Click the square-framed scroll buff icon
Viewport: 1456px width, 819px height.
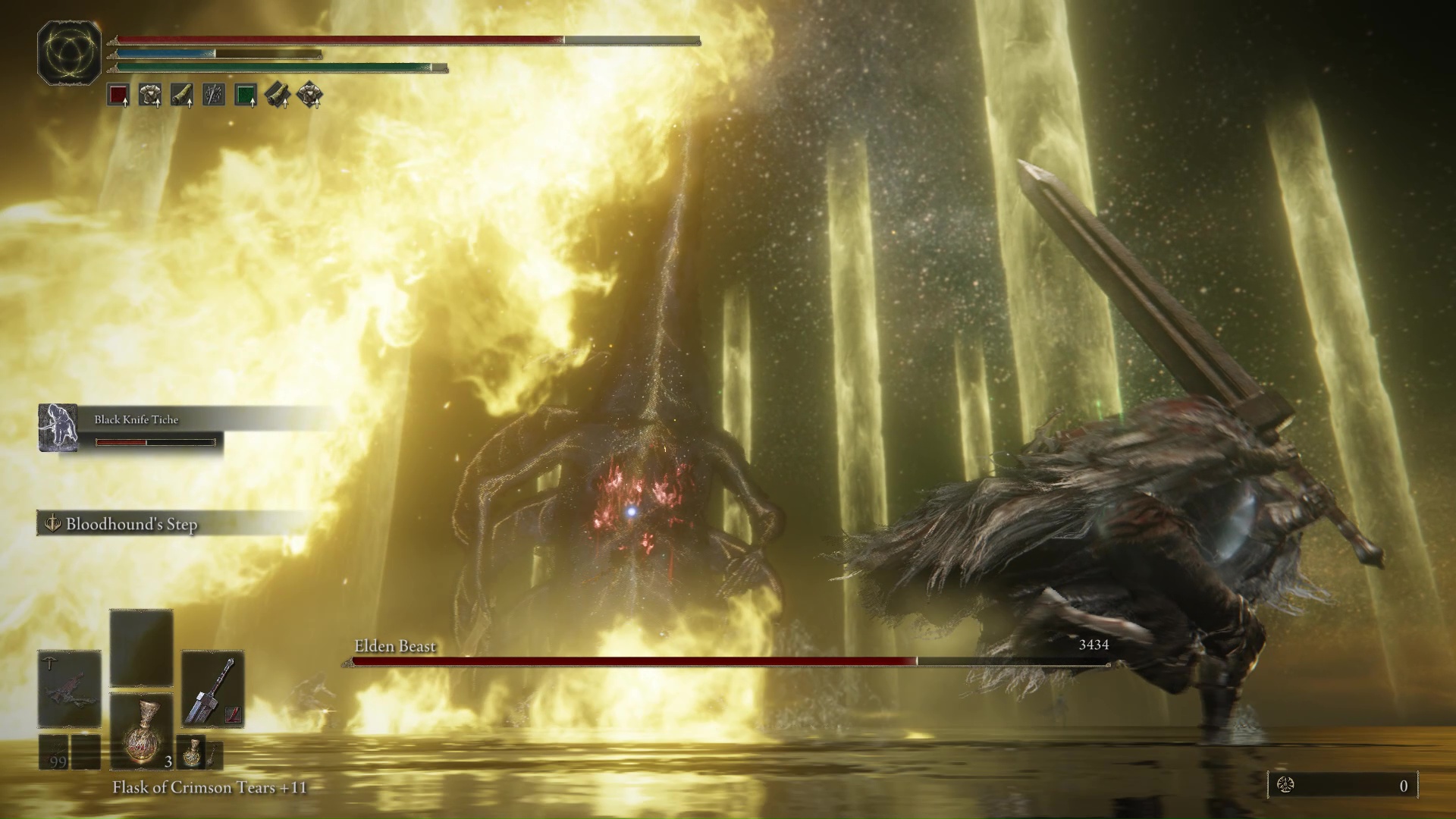pyautogui.click(x=182, y=96)
